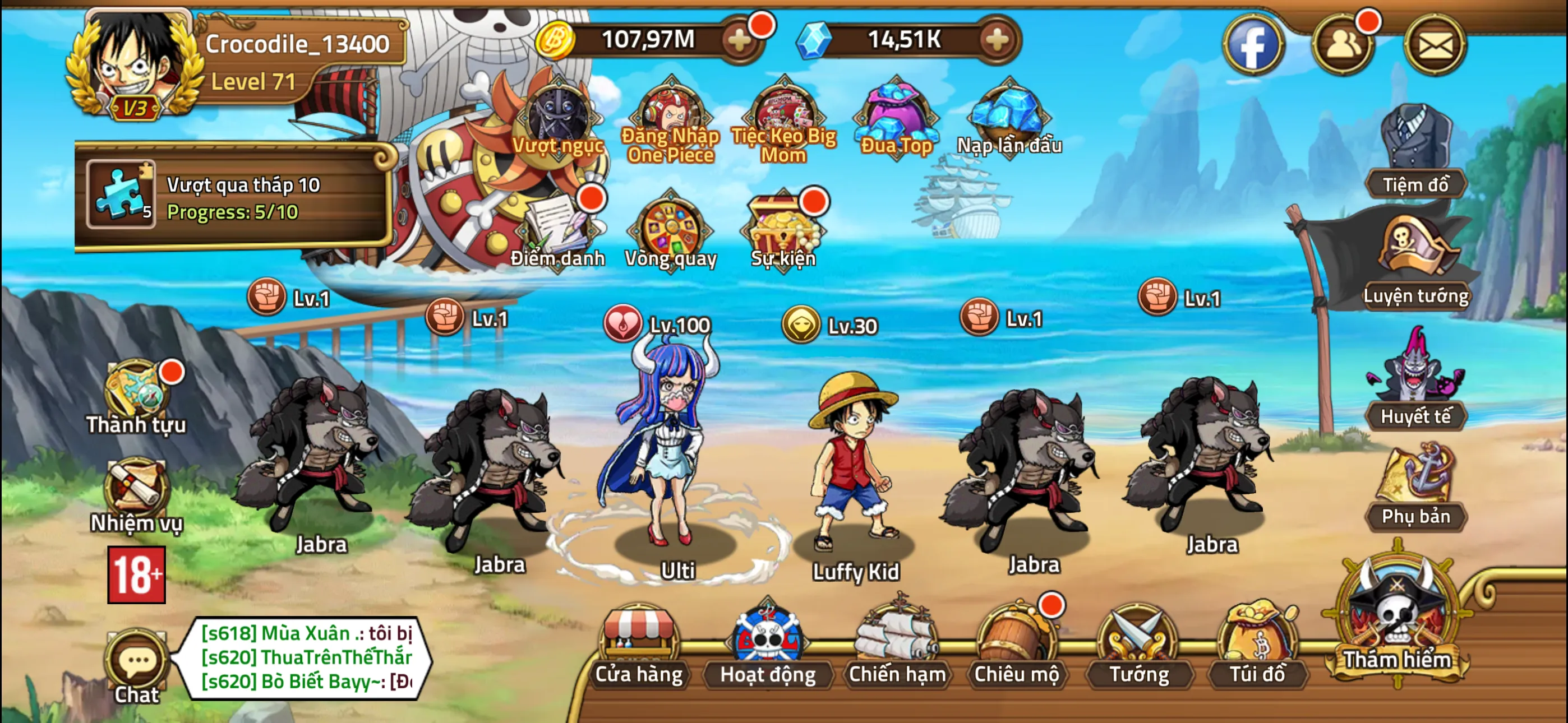Viewport: 1568px width, 723px height.
Task: Open Chiêu mộ recruitment barrel
Action: (1016, 646)
